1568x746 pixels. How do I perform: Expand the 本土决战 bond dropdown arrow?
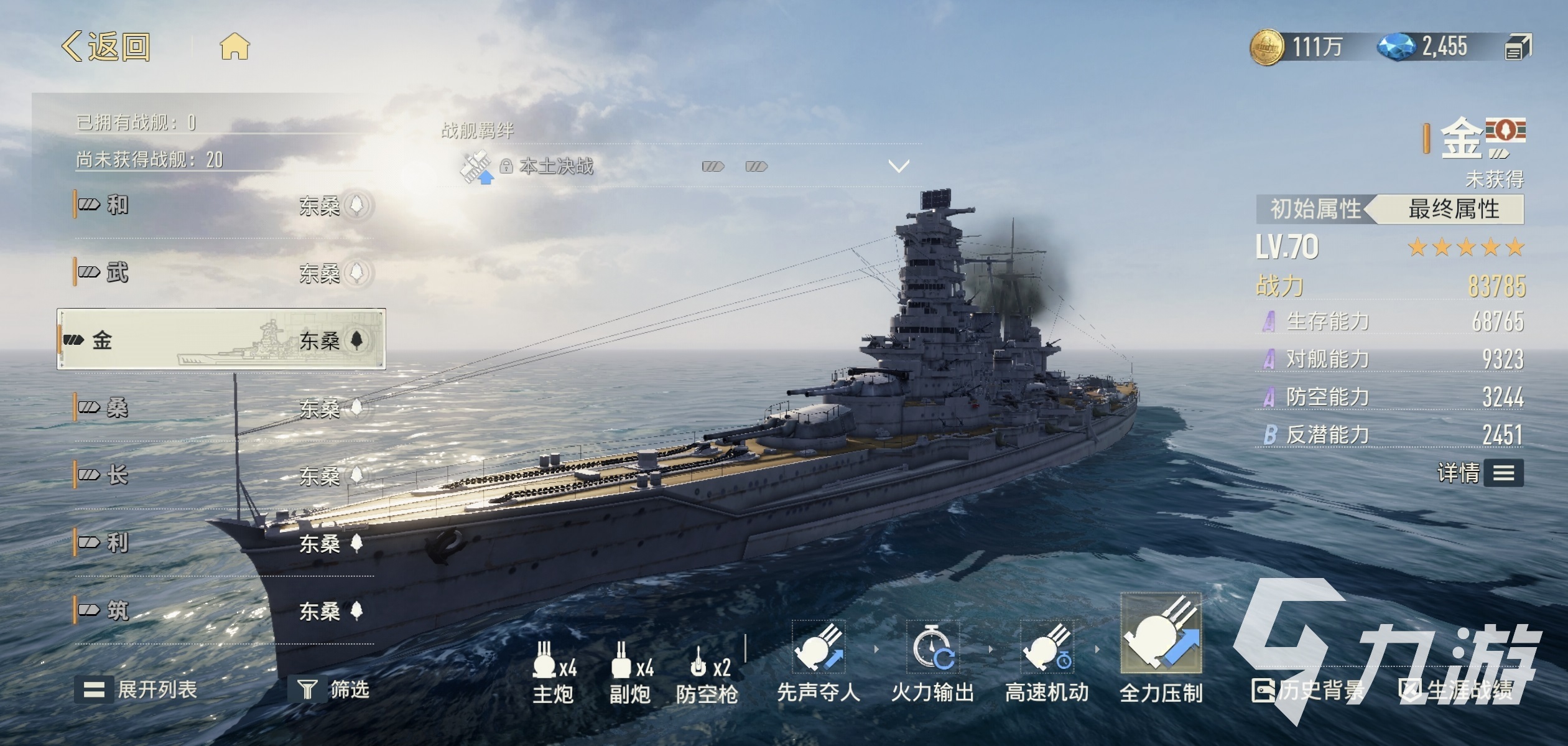click(899, 166)
